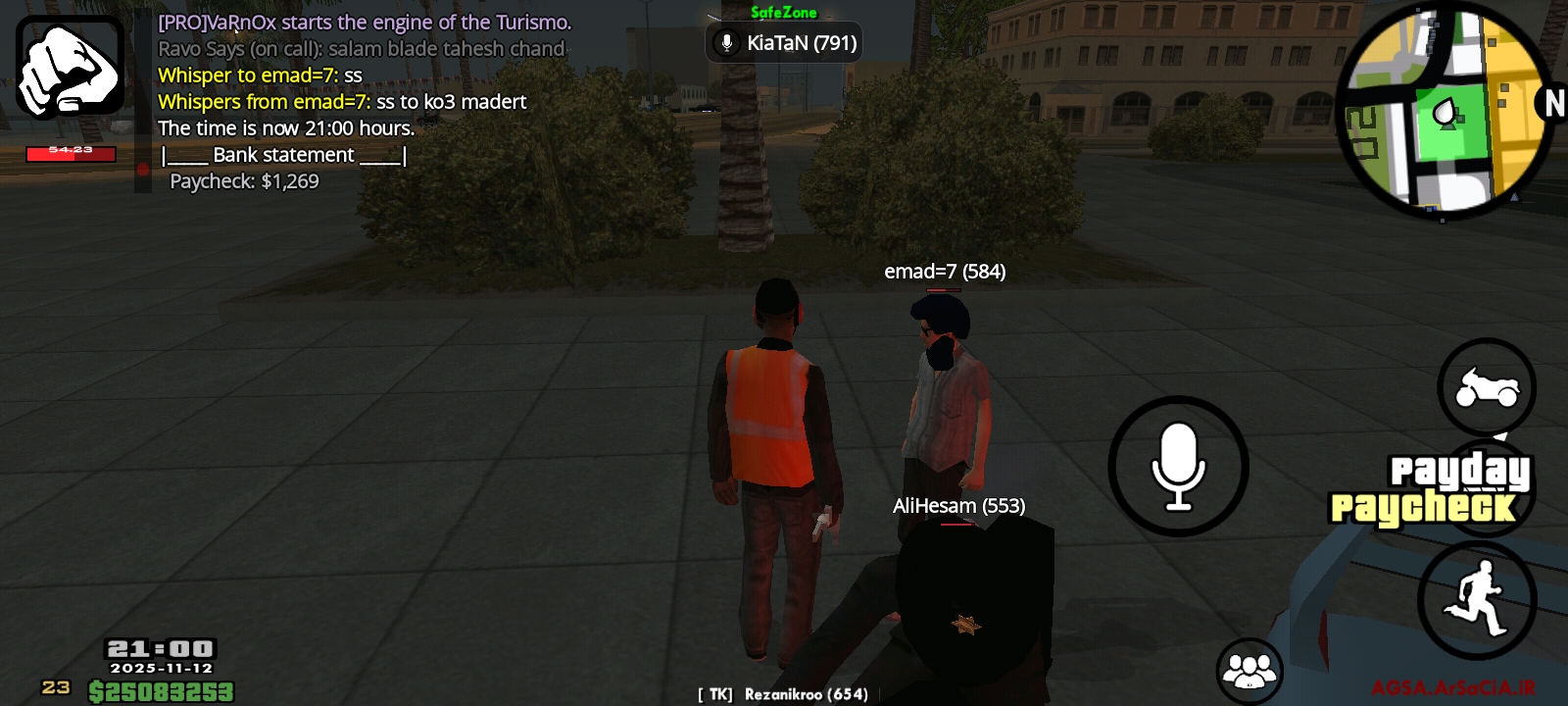Tap the 21:00 clock display
This screenshot has height=706, width=1568.
pos(160,647)
